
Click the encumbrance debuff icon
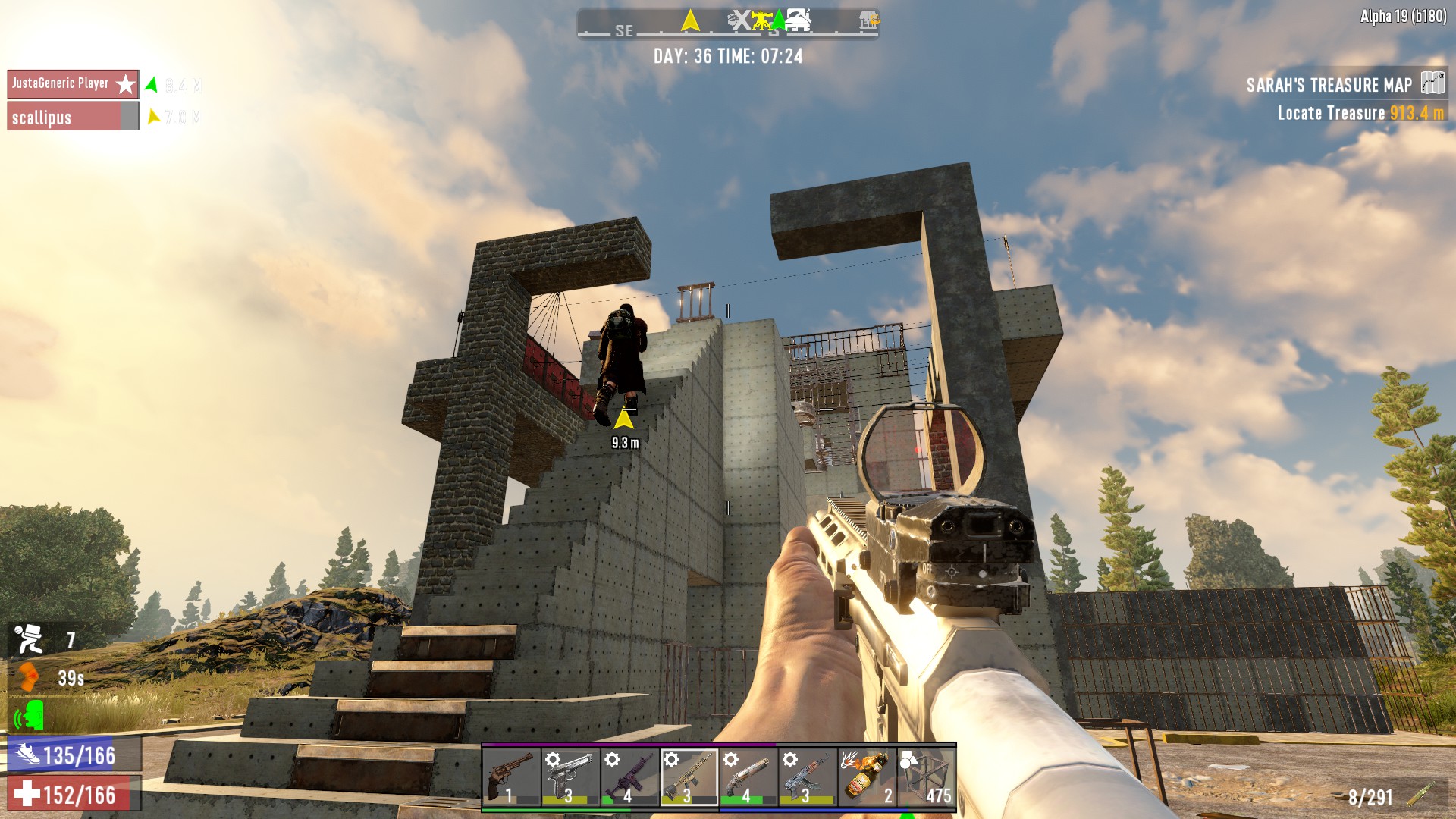[30, 639]
